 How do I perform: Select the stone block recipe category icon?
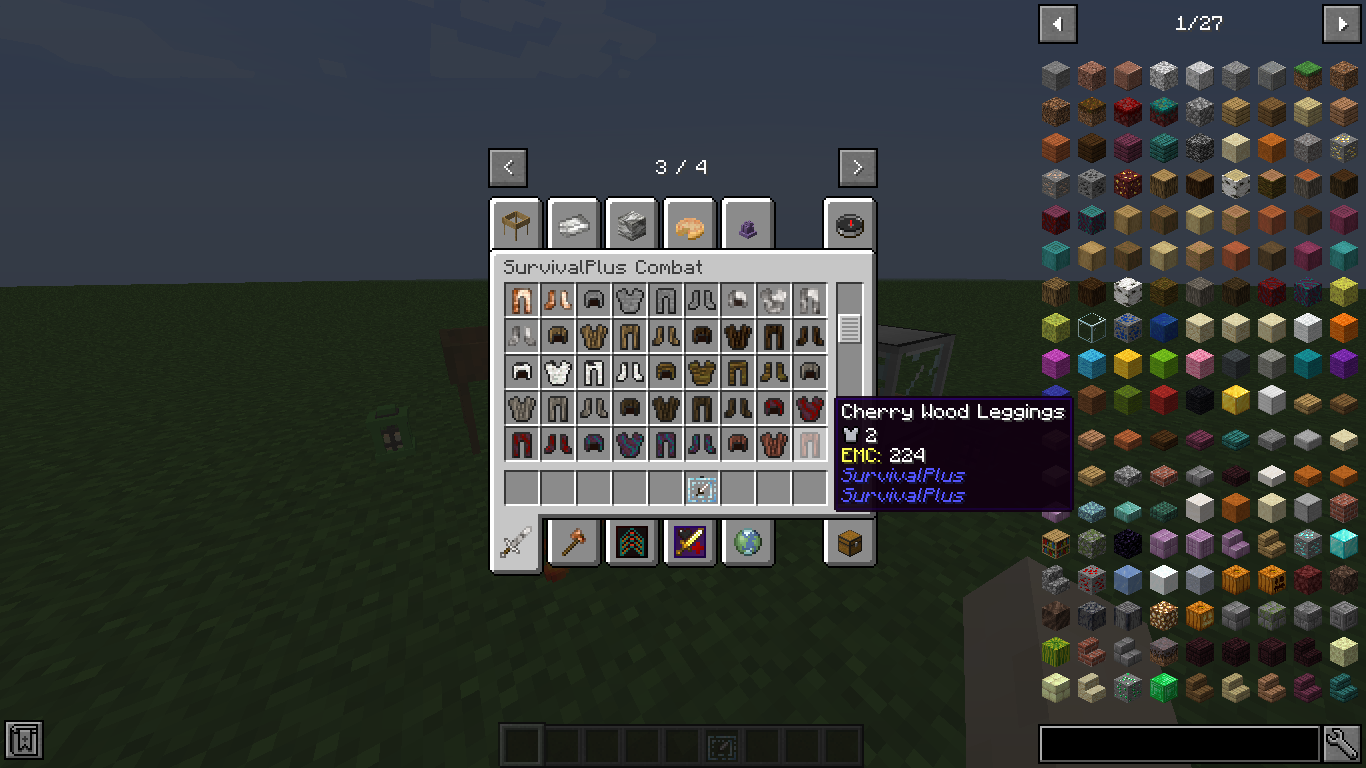(632, 224)
